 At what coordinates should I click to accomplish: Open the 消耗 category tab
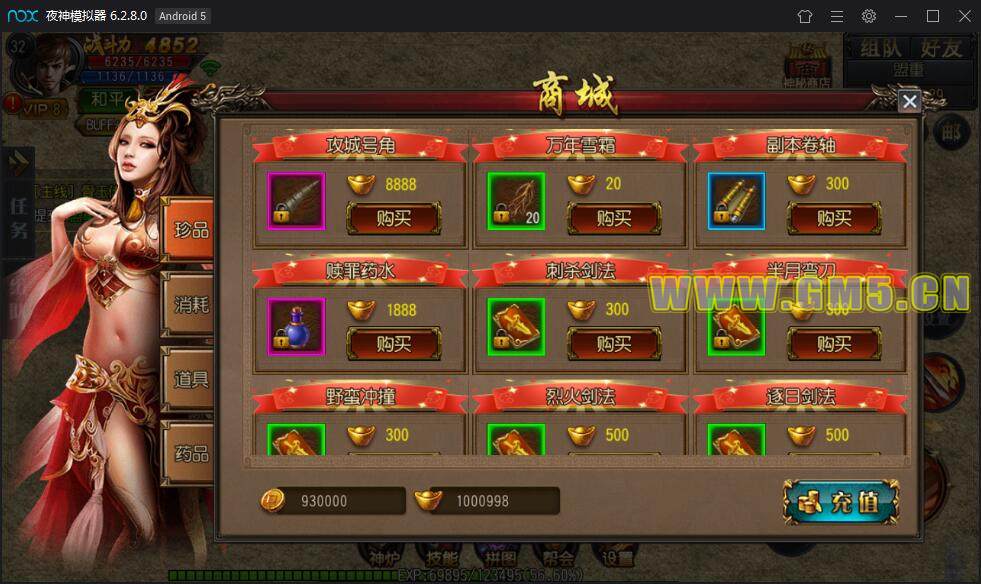tap(191, 304)
